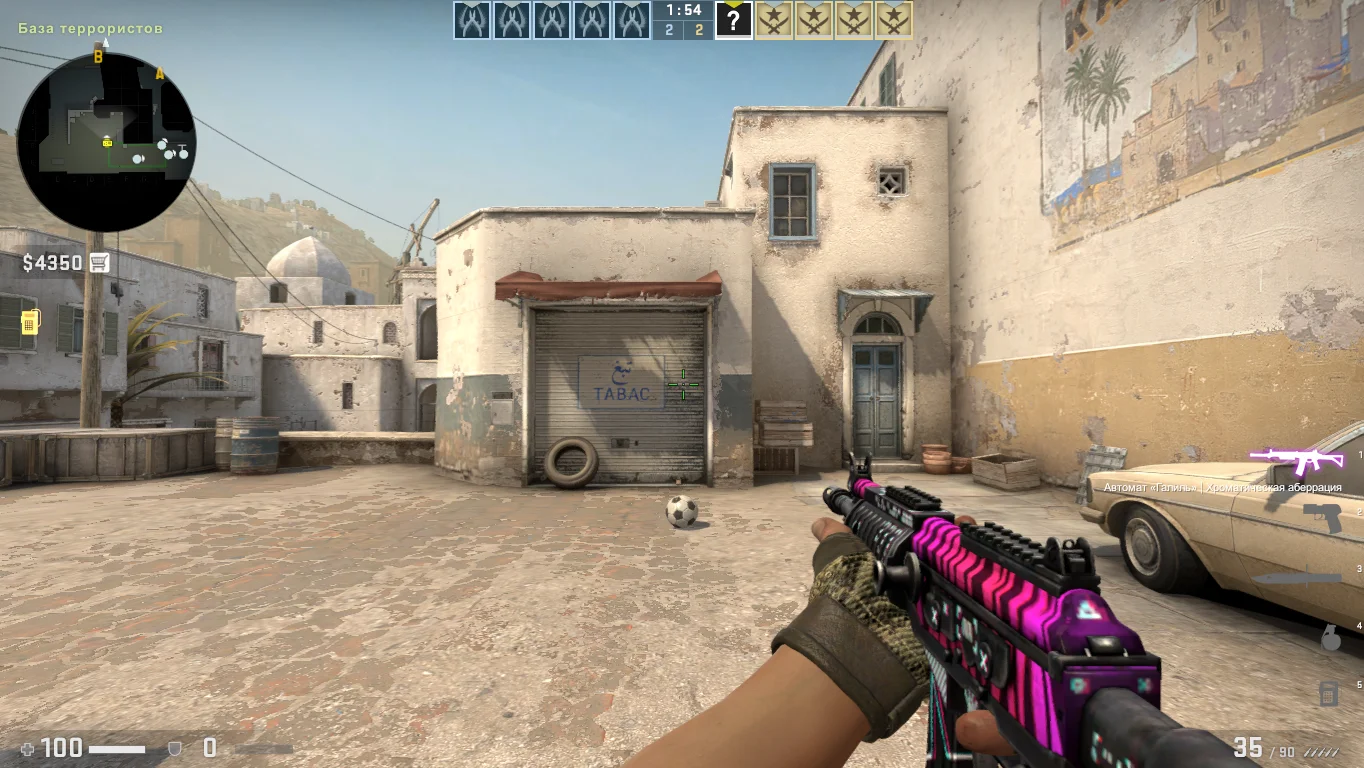Click the yellow C4 bomb carrier indicator
Image resolution: width=1364 pixels, height=768 pixels.
[x=30, y=322]
